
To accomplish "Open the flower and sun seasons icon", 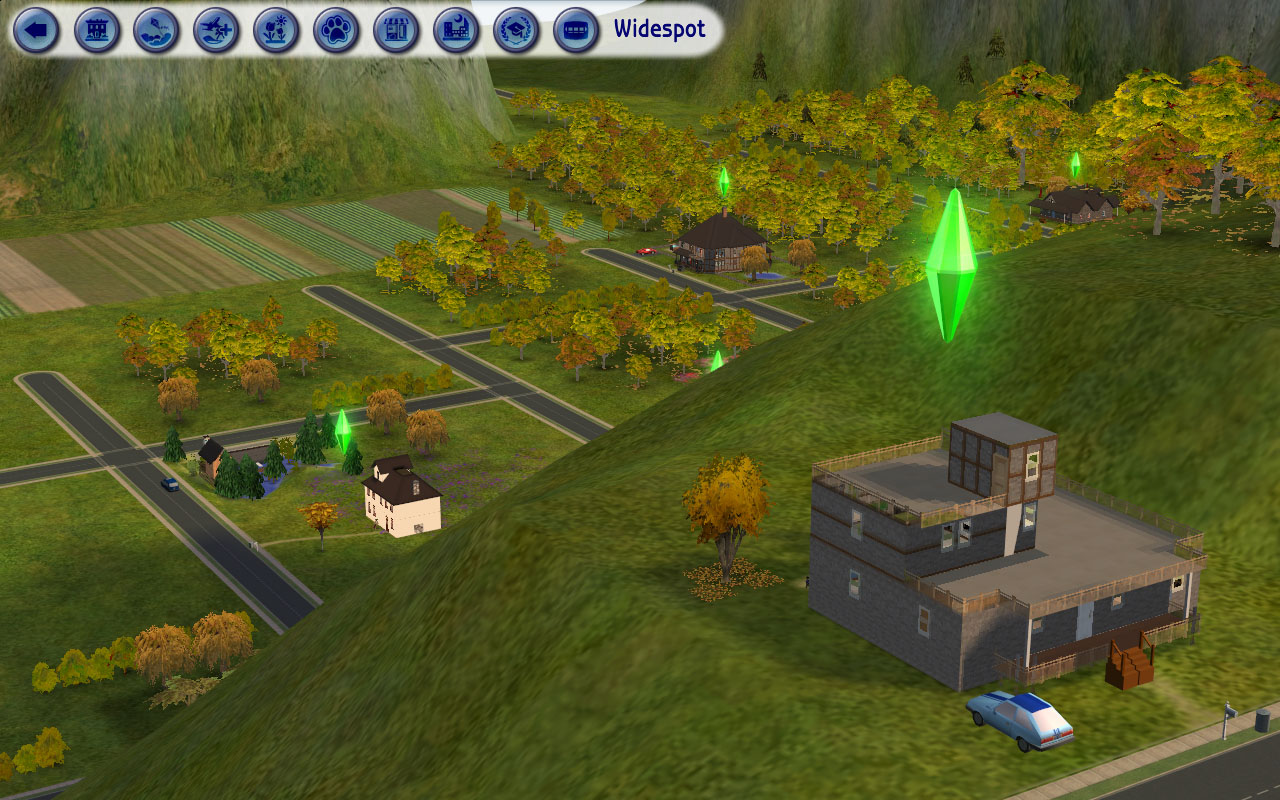I will point(277,30).
